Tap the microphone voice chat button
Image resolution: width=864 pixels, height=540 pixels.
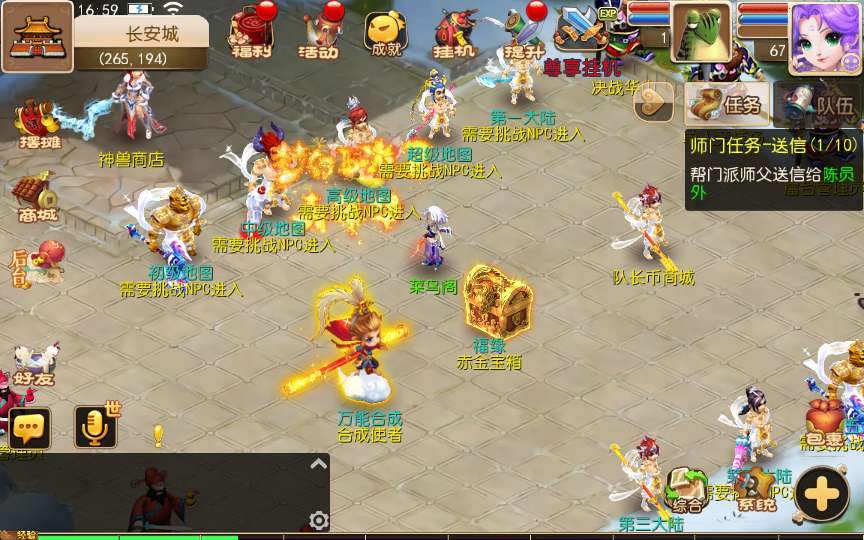(96, 428)
